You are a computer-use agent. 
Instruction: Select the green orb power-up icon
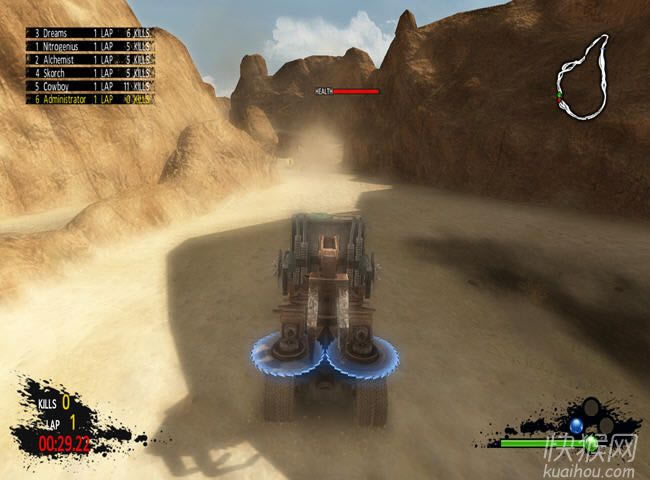coord(591,442)
